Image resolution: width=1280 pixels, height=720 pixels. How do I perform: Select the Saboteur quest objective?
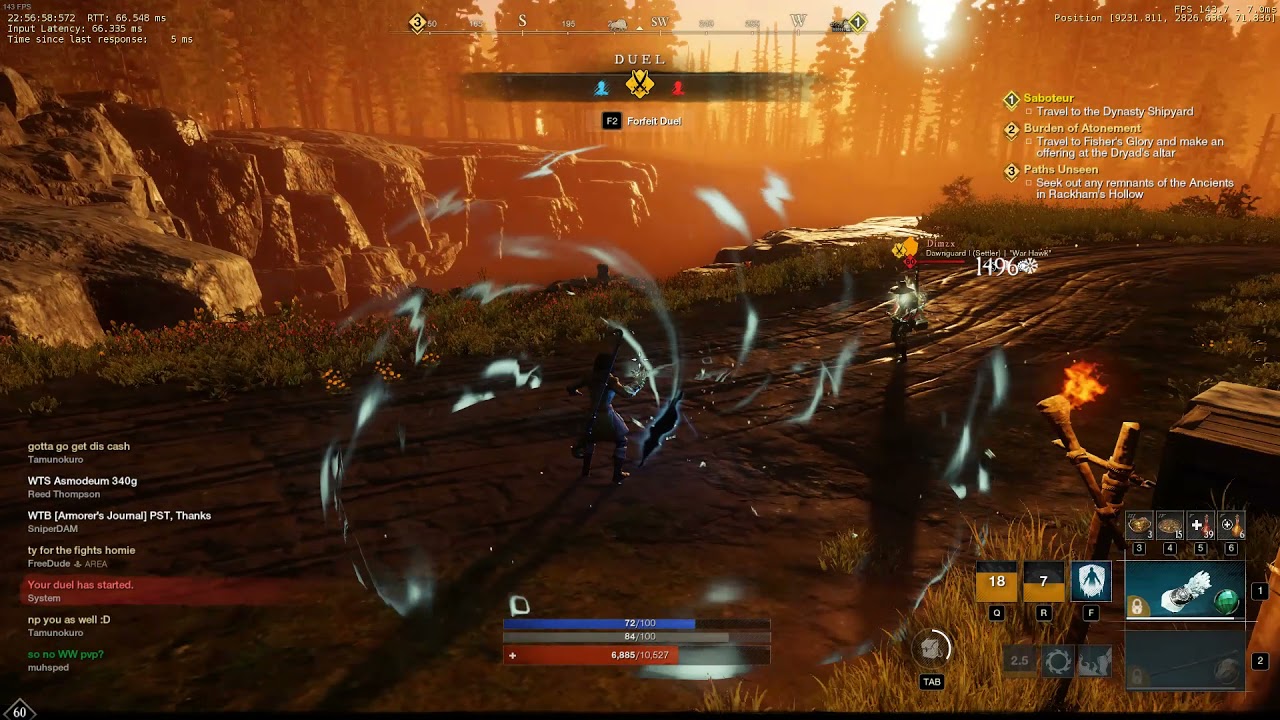coord(1048,98)
